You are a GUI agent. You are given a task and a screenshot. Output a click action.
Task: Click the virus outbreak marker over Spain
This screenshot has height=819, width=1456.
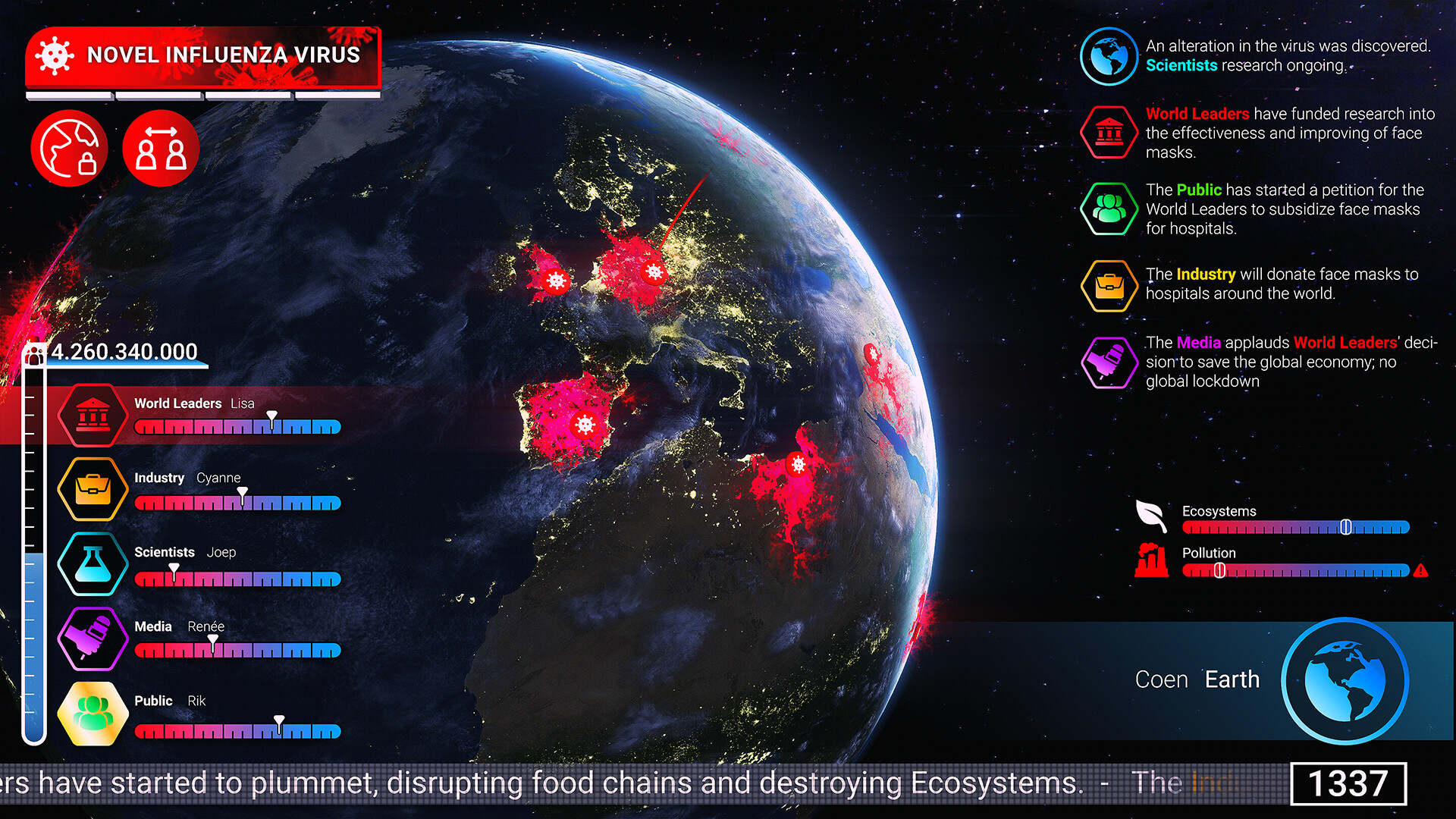click(584, 426)
